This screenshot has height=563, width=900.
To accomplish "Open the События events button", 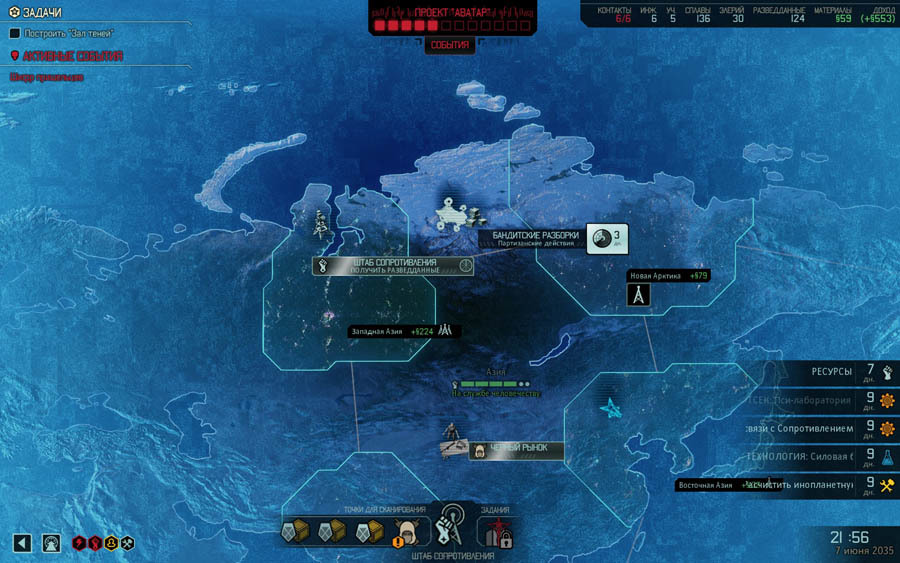I will coord(449,45).
